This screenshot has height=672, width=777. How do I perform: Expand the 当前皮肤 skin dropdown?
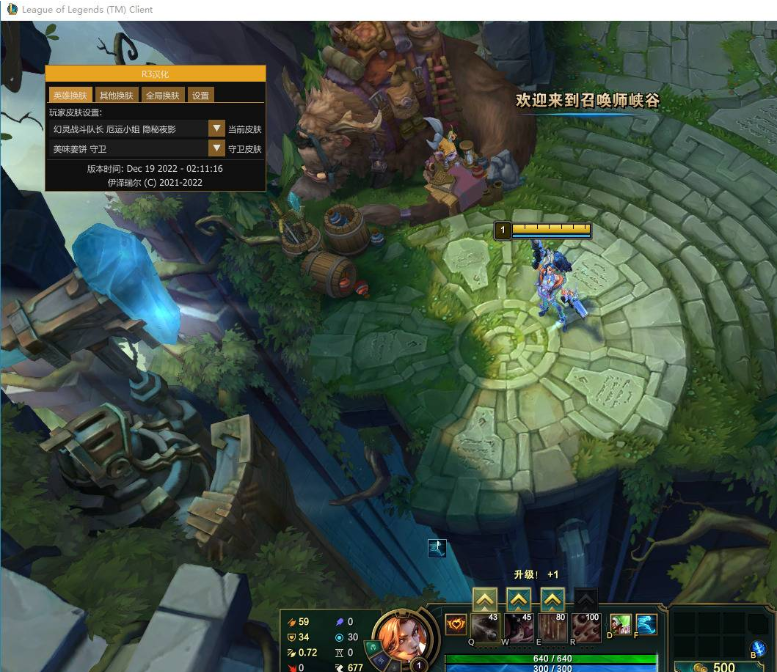pos(216,129)
